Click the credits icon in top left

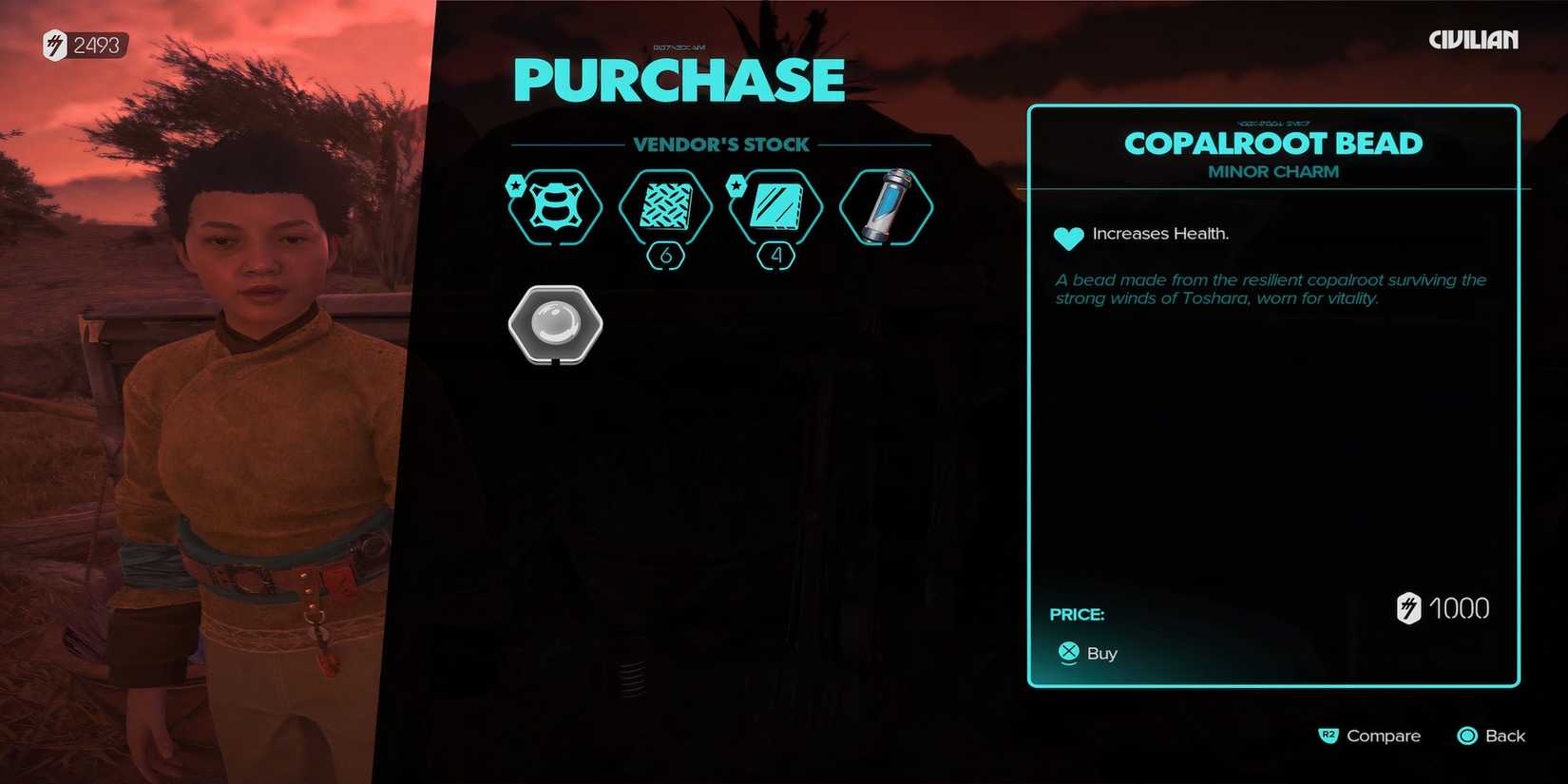tap(54, 45)
